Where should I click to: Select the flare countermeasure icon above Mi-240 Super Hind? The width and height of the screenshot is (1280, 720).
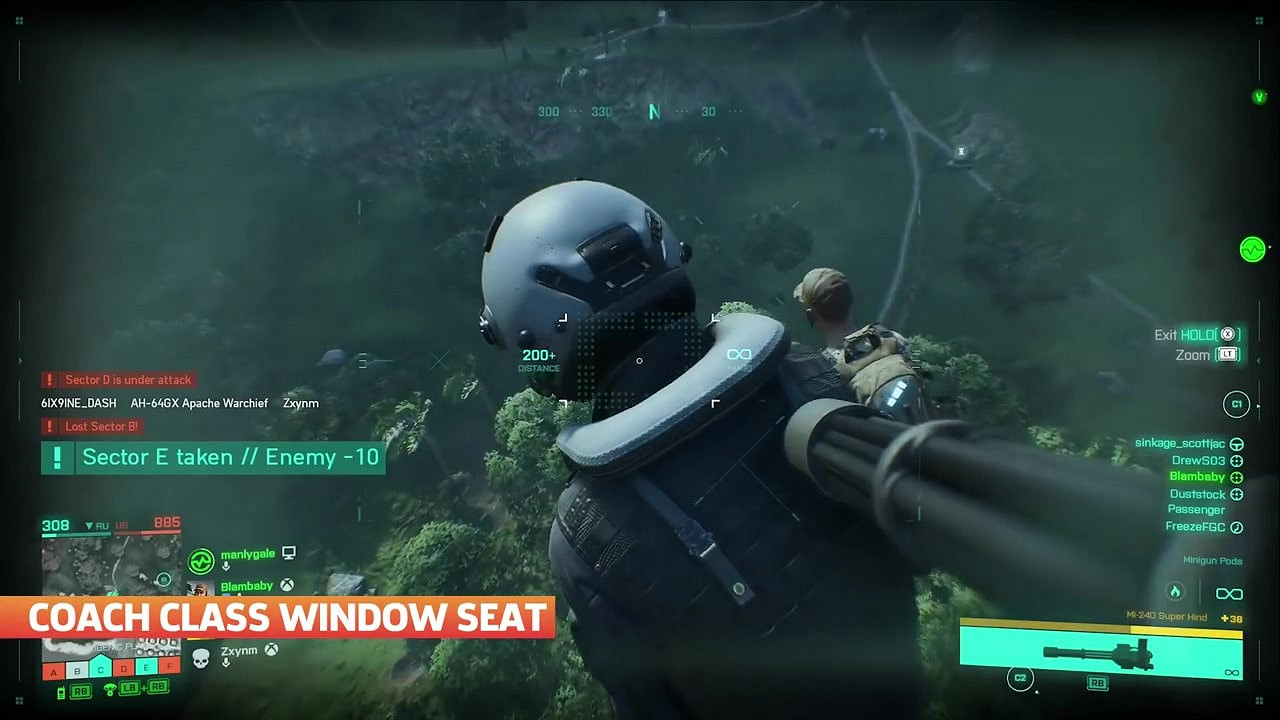1174,592
